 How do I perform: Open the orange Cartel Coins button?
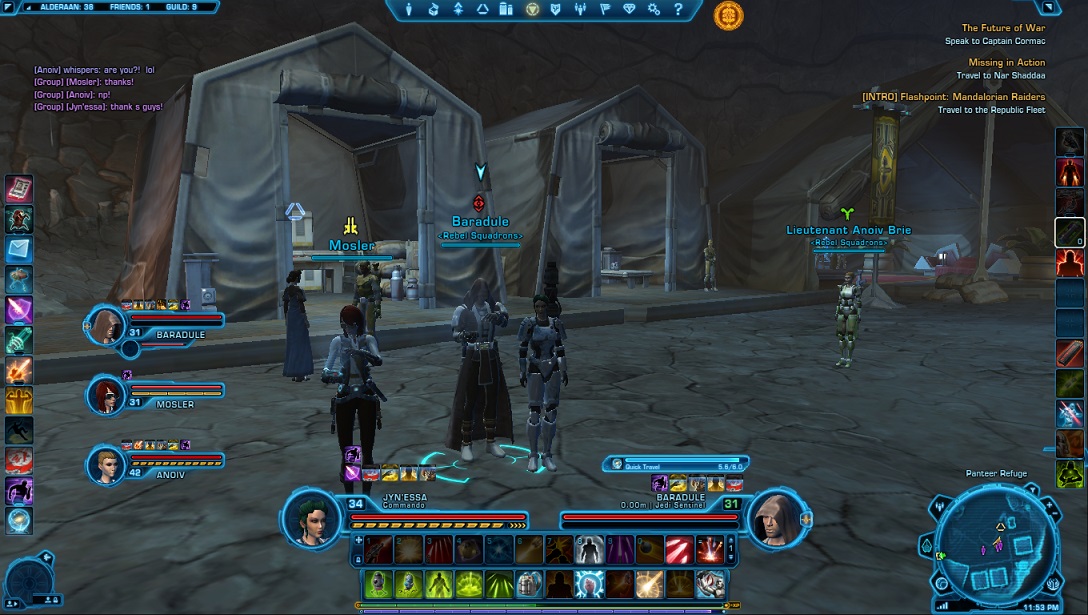728,15
